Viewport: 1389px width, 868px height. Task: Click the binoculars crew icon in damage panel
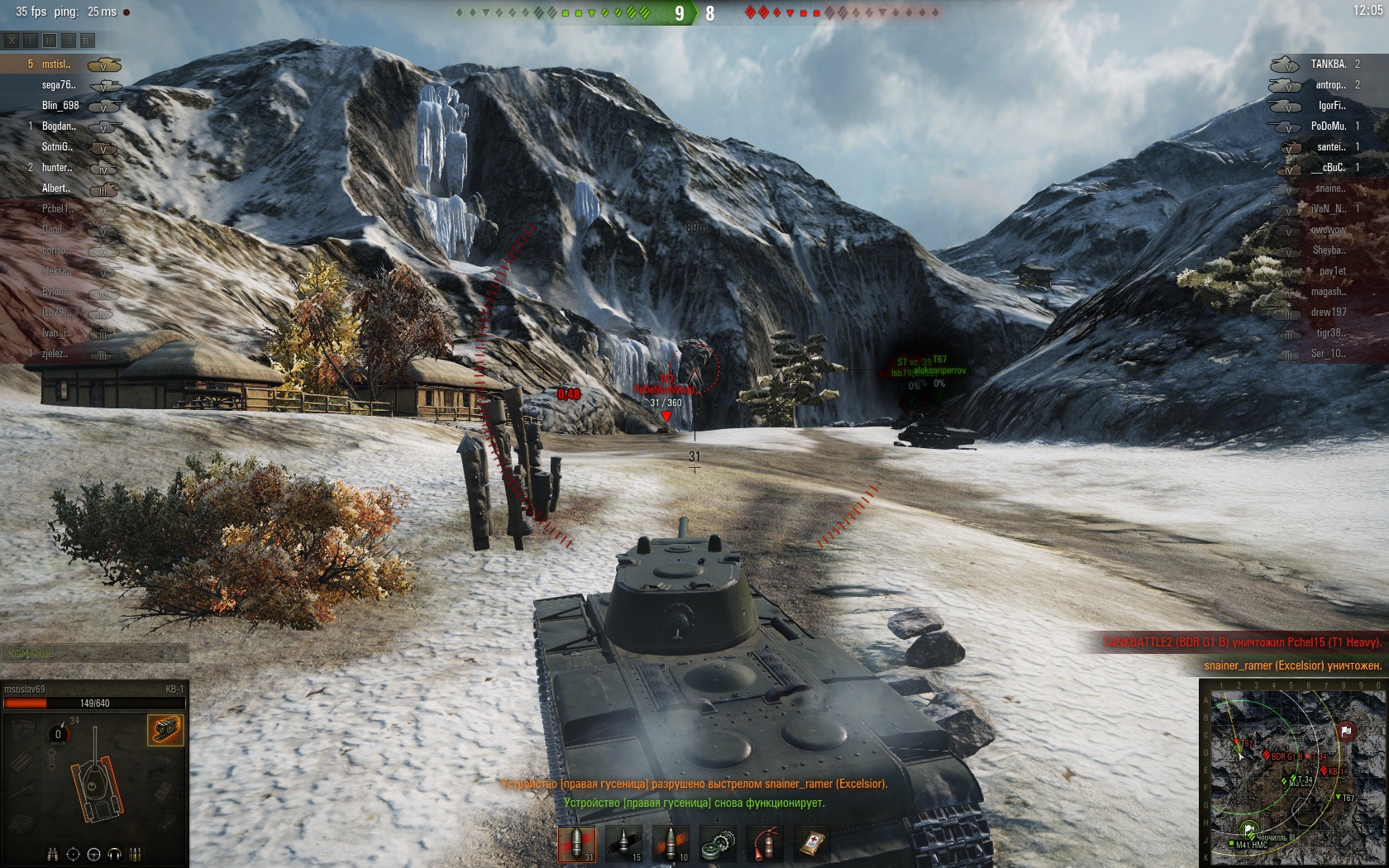click(52, 855)
